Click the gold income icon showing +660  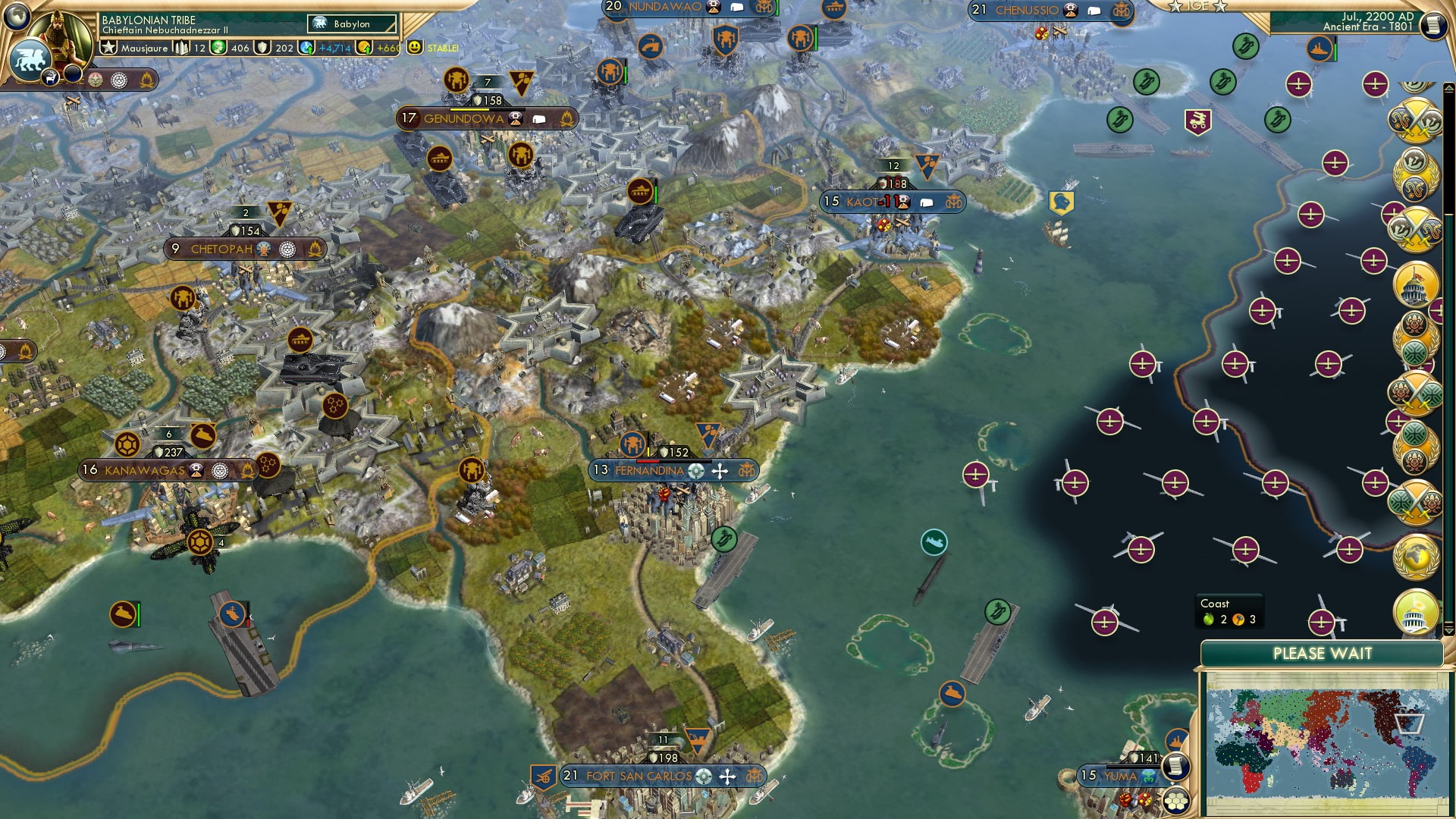click(365, 47)
